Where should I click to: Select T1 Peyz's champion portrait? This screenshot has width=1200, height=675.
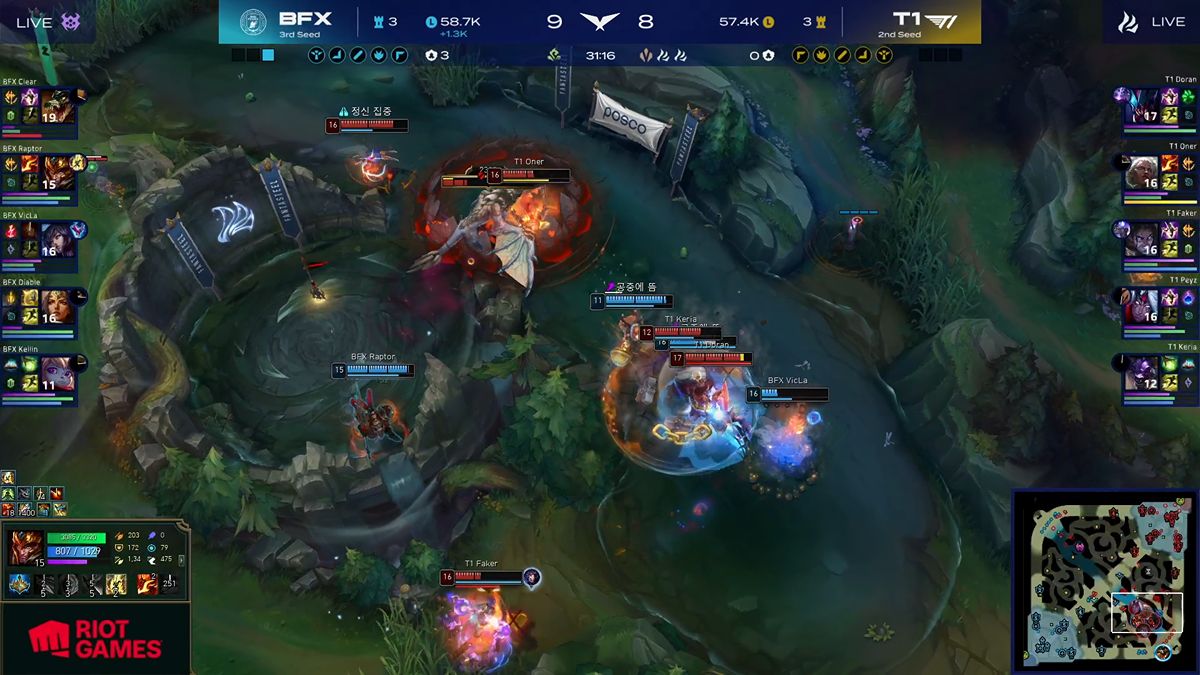coord(1142,305)
